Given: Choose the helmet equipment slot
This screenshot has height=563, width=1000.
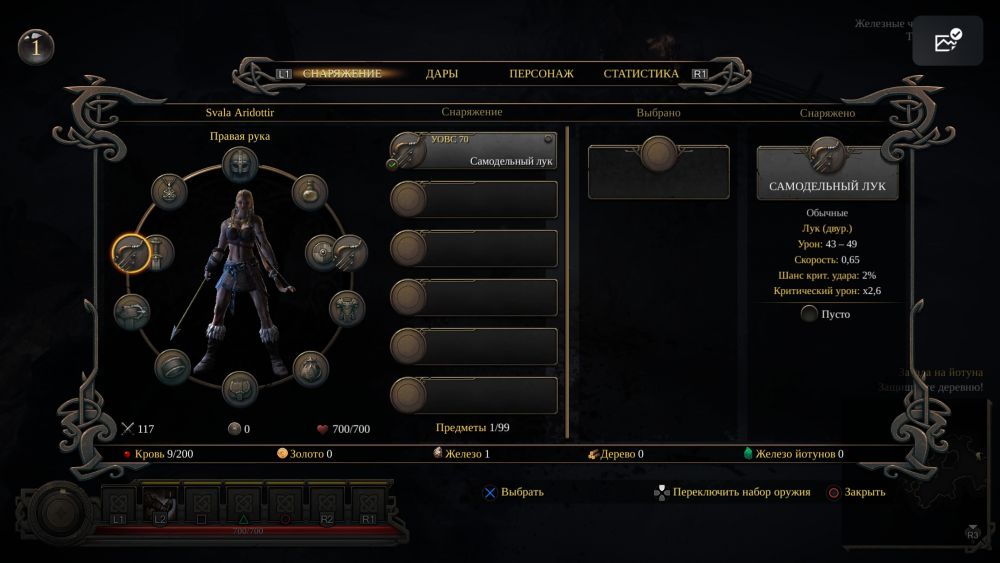Looking at the screenshot, I should click(x=240, y=164).
